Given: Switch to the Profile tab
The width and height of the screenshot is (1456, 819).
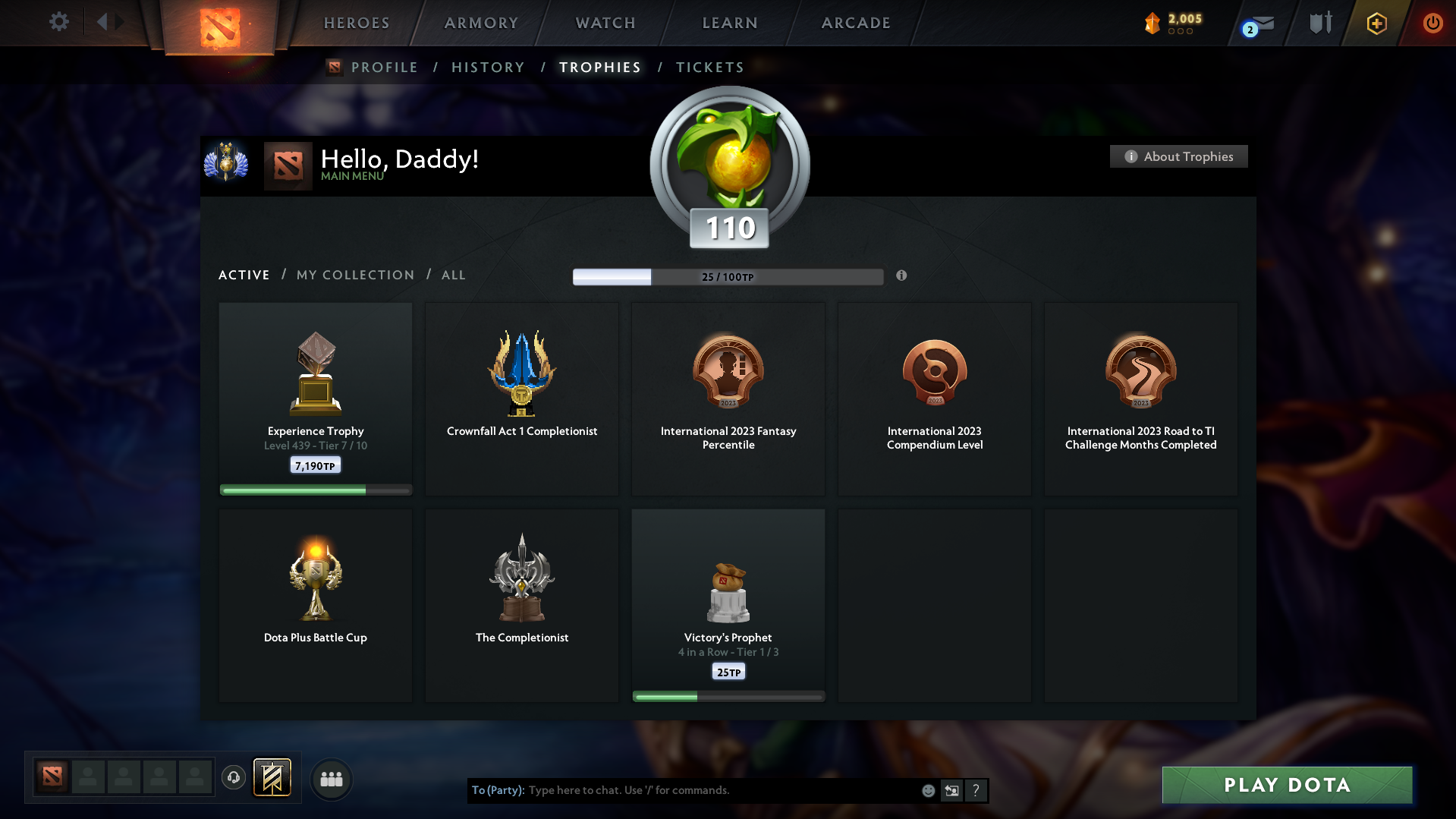Looking at the screenshot, I should 384,68.
